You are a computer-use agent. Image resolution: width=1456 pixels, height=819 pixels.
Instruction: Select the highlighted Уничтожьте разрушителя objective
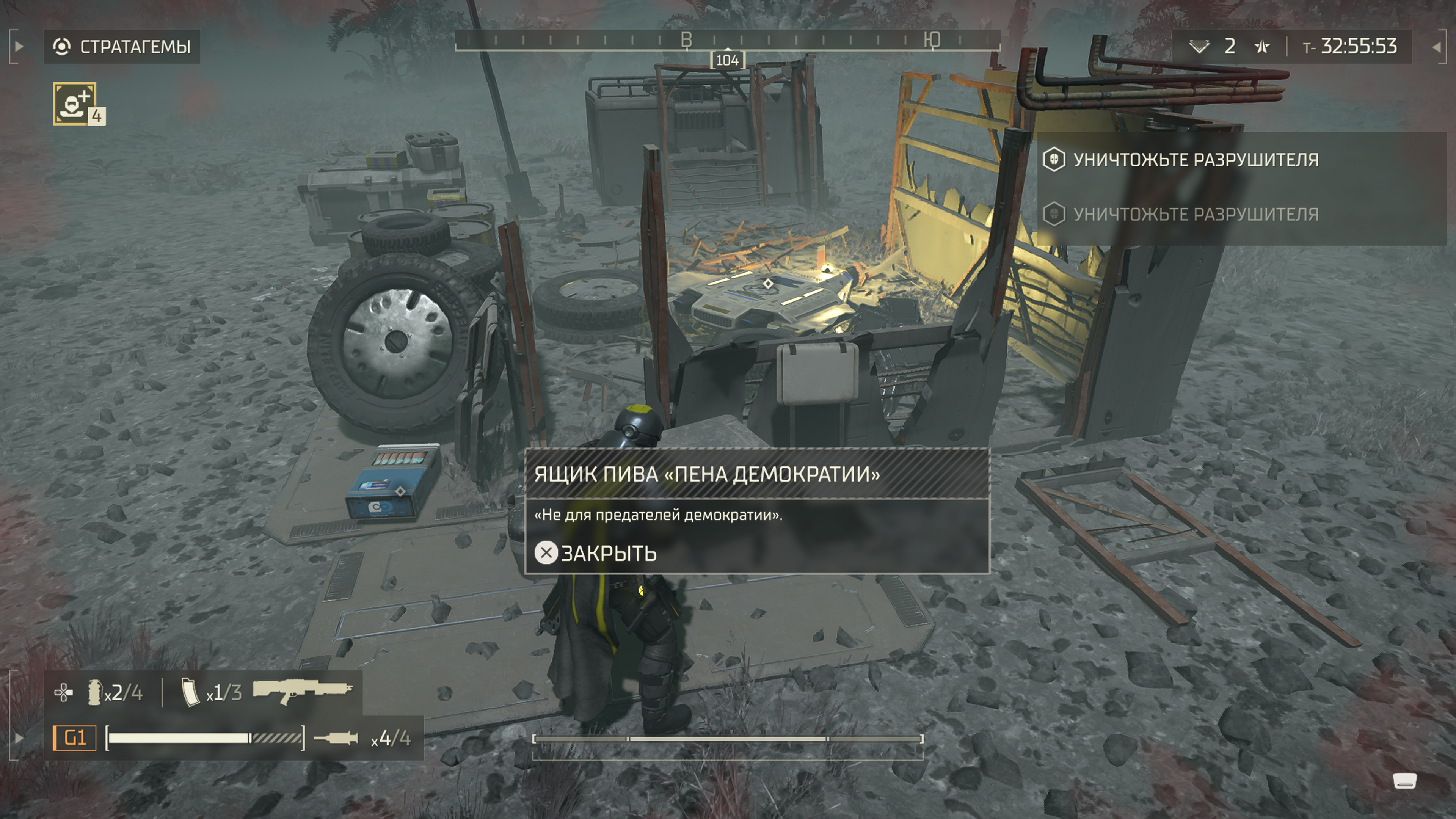pos(1196,160)
